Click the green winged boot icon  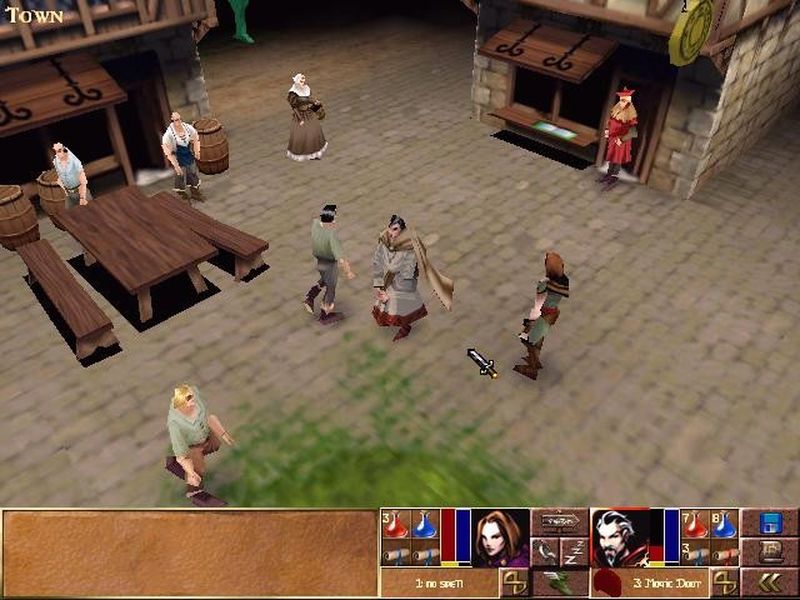[559, 582]
